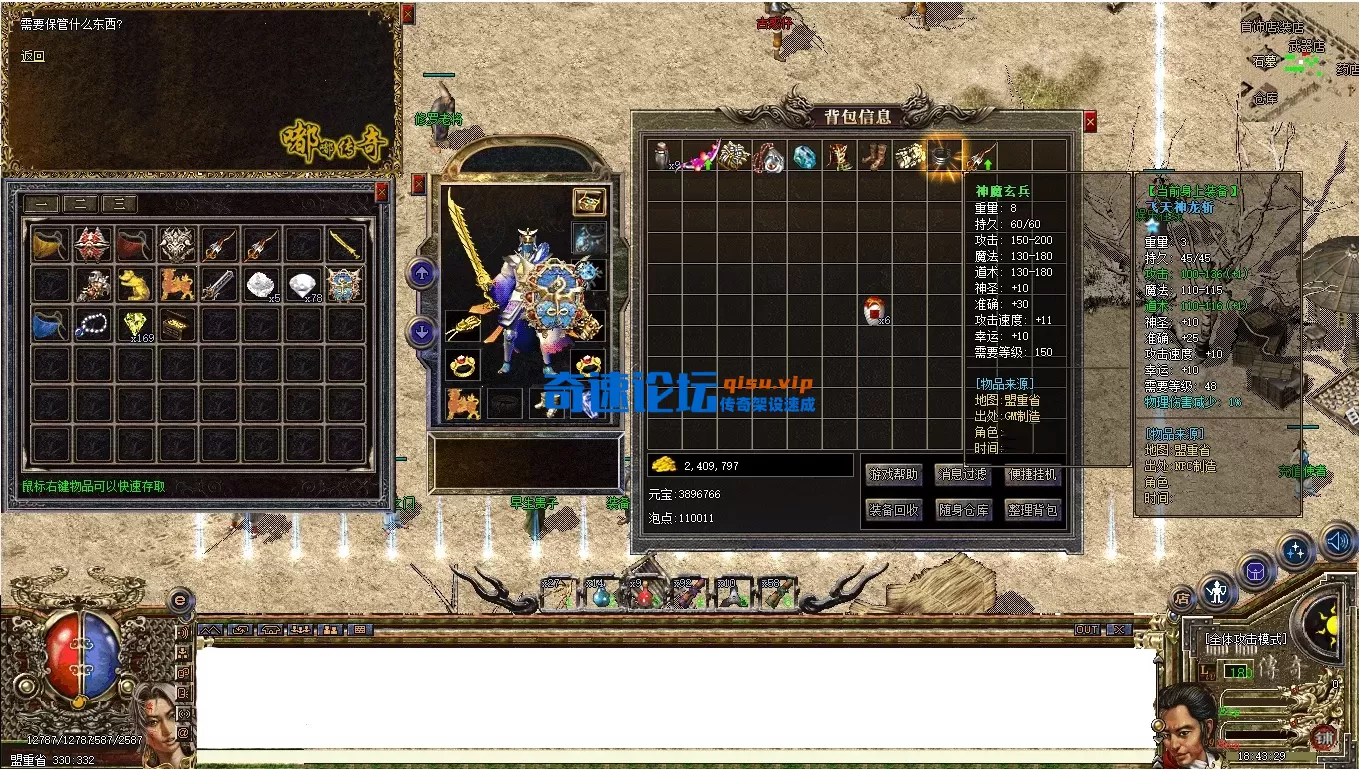Viewport: 1359px width, 769px height.
Task: Click 整理背包 to sort the bag
Action: point(1032,510)
